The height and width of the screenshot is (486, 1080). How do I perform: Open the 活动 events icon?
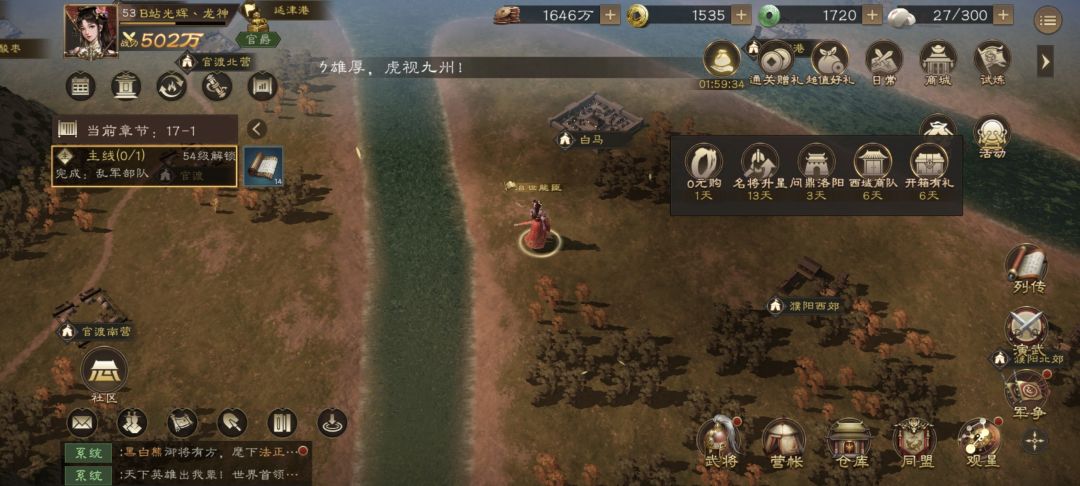point(991,139)
